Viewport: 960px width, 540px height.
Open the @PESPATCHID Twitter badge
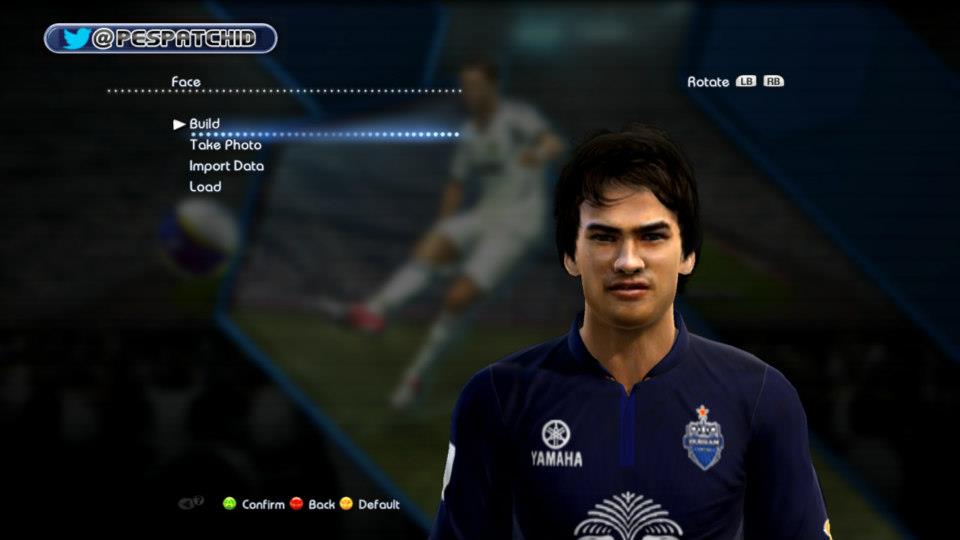160,39
